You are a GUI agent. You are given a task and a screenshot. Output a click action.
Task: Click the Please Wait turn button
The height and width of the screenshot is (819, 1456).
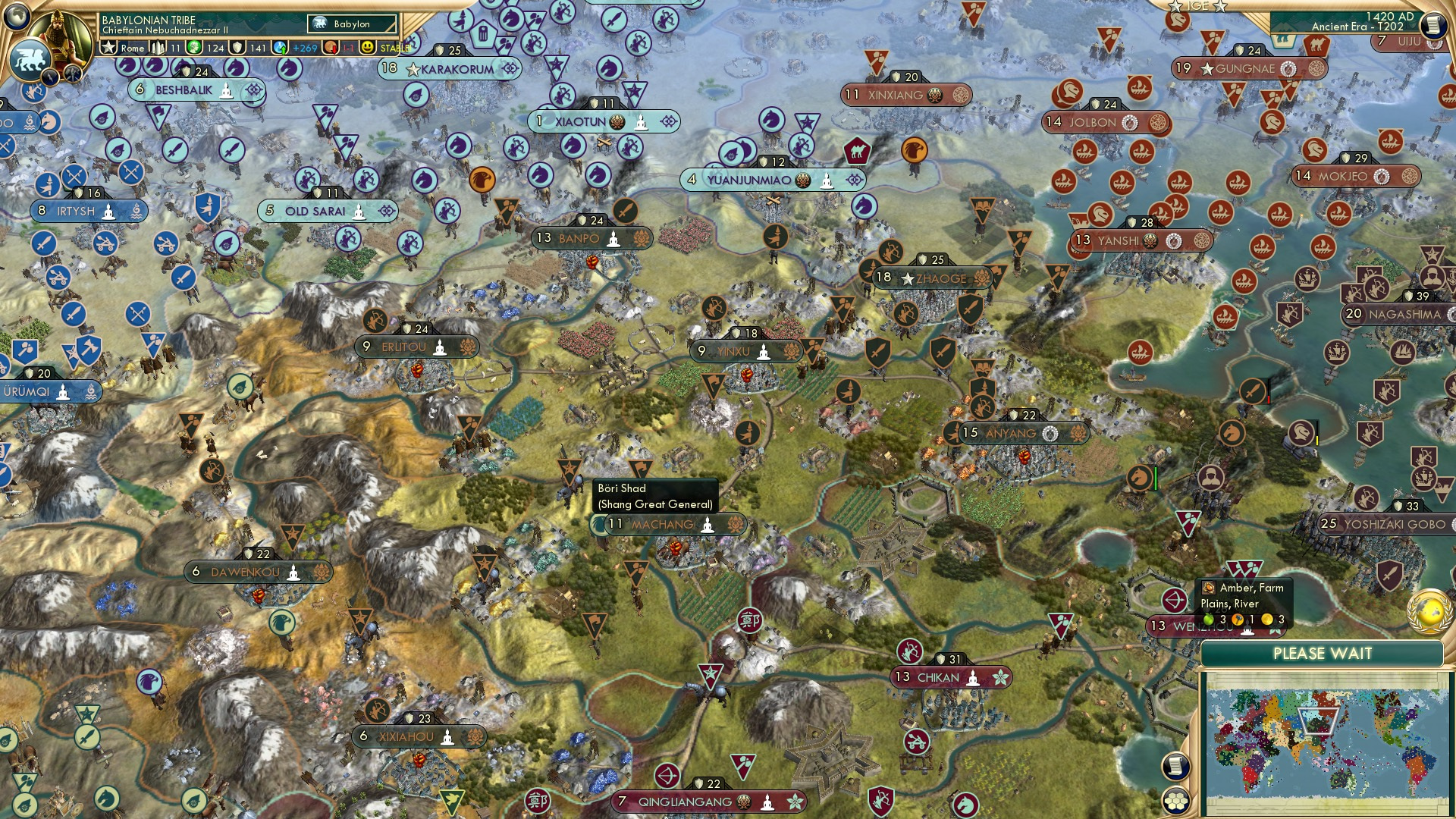1322,654
